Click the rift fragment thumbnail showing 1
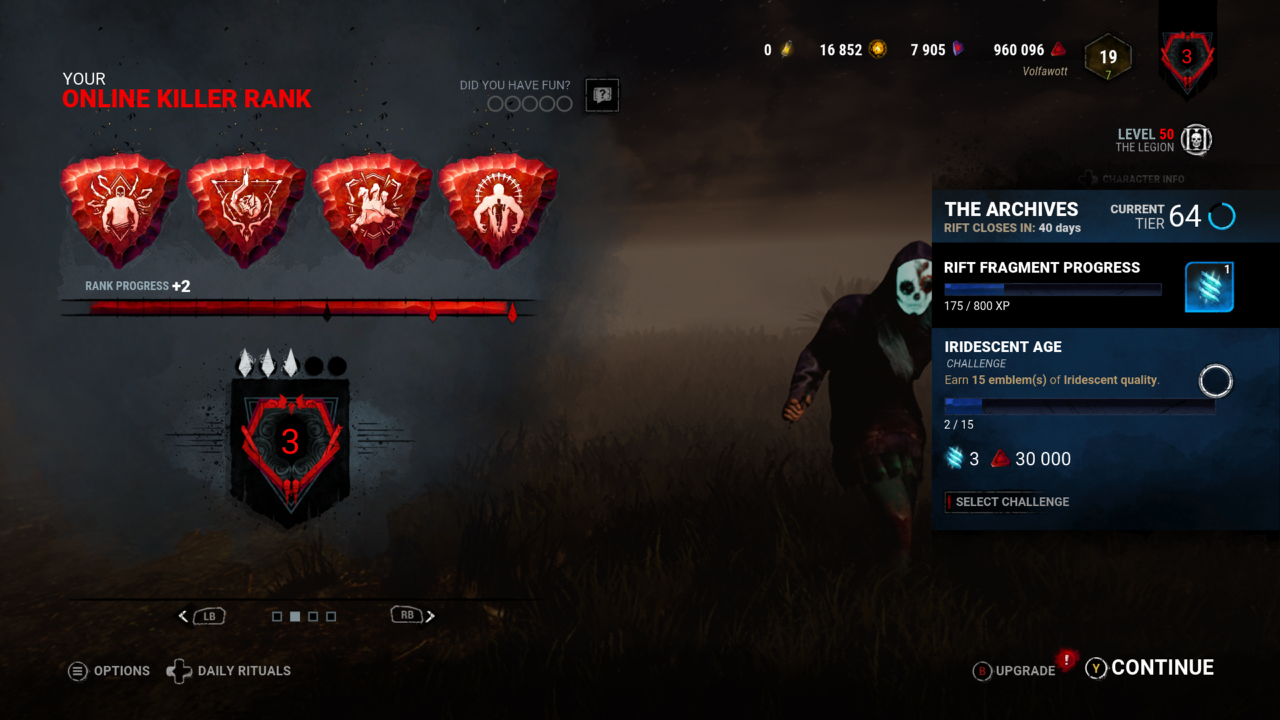 point(1209,286)
